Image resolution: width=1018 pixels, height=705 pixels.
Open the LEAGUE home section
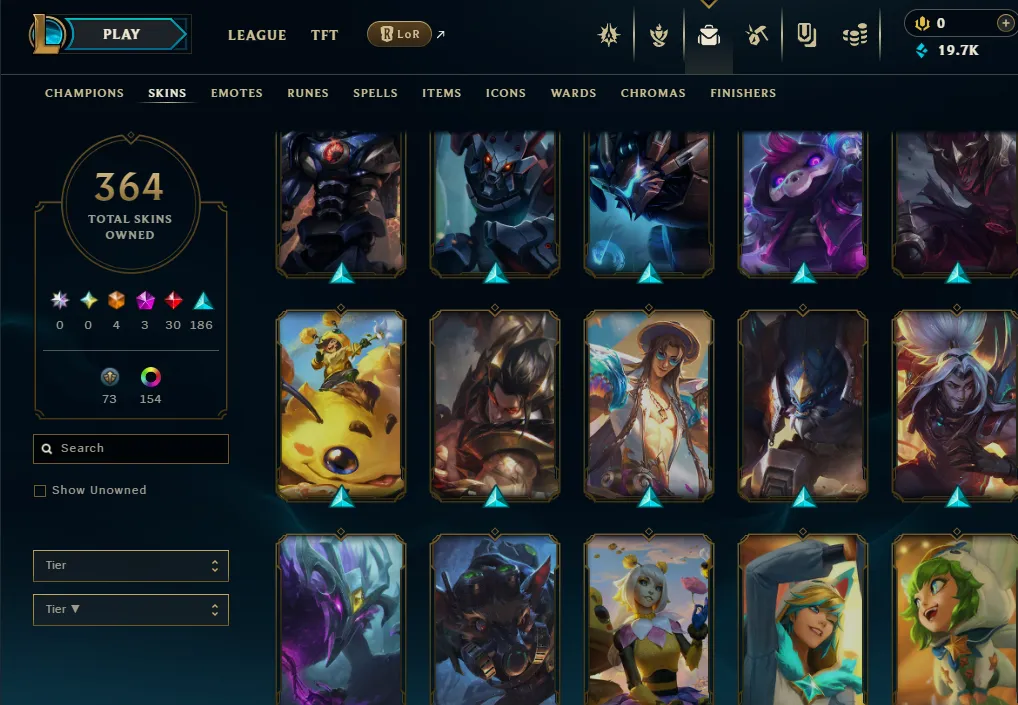(x=257, y=35)
